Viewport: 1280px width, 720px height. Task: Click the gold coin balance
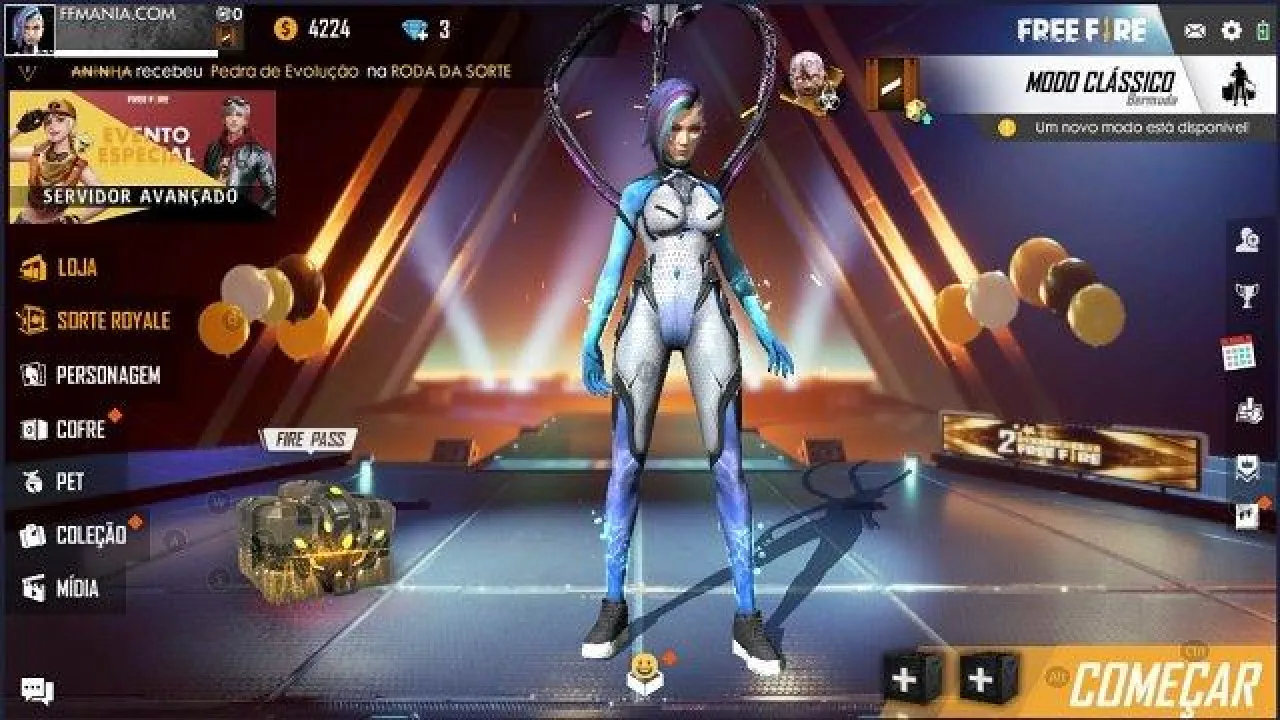pos(313,30)
